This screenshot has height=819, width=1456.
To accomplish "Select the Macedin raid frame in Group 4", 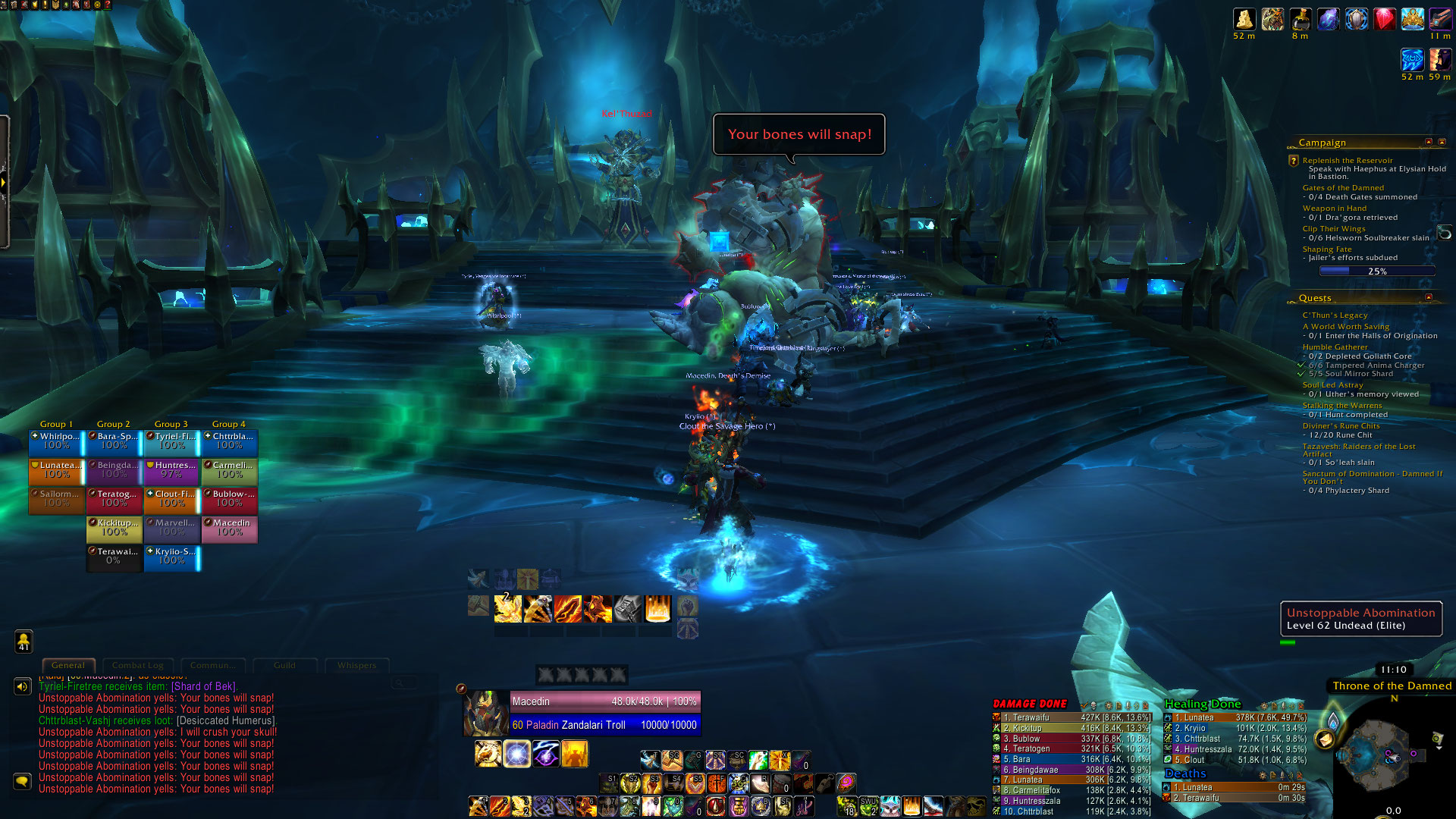I will (230, 528).
